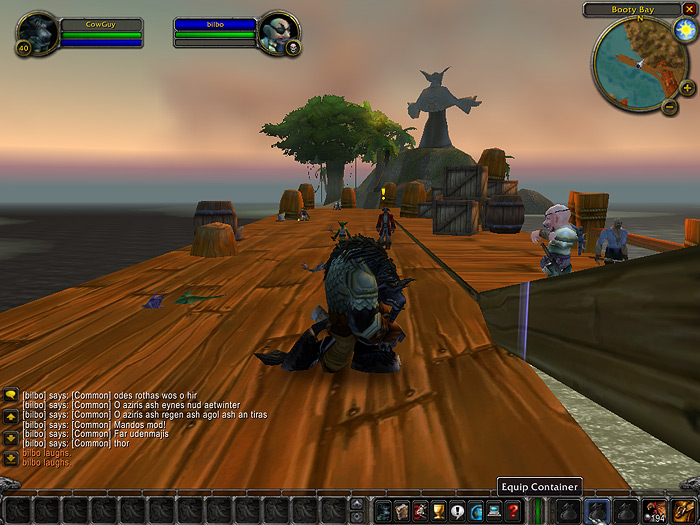Open the red question mark help button

coord(513,510)
